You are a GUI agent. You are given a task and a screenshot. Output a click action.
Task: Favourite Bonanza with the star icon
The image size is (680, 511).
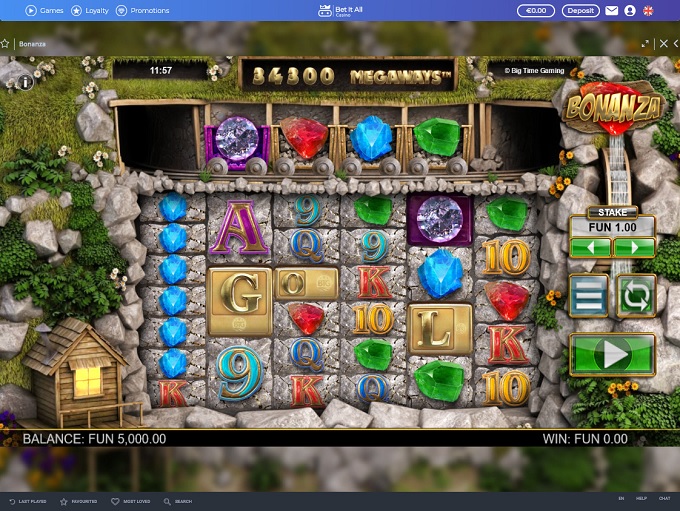tap(5, 44)
